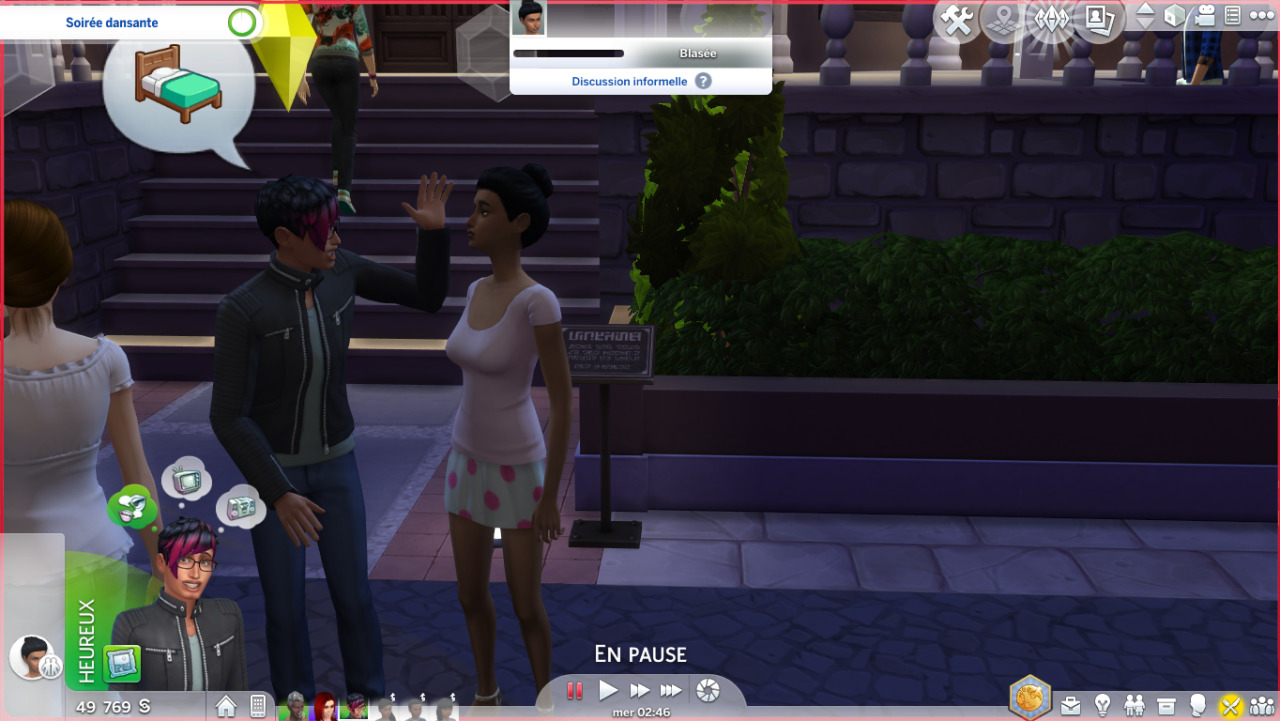
Task: Open the inventory box panel
Action: pos(1166,706)
